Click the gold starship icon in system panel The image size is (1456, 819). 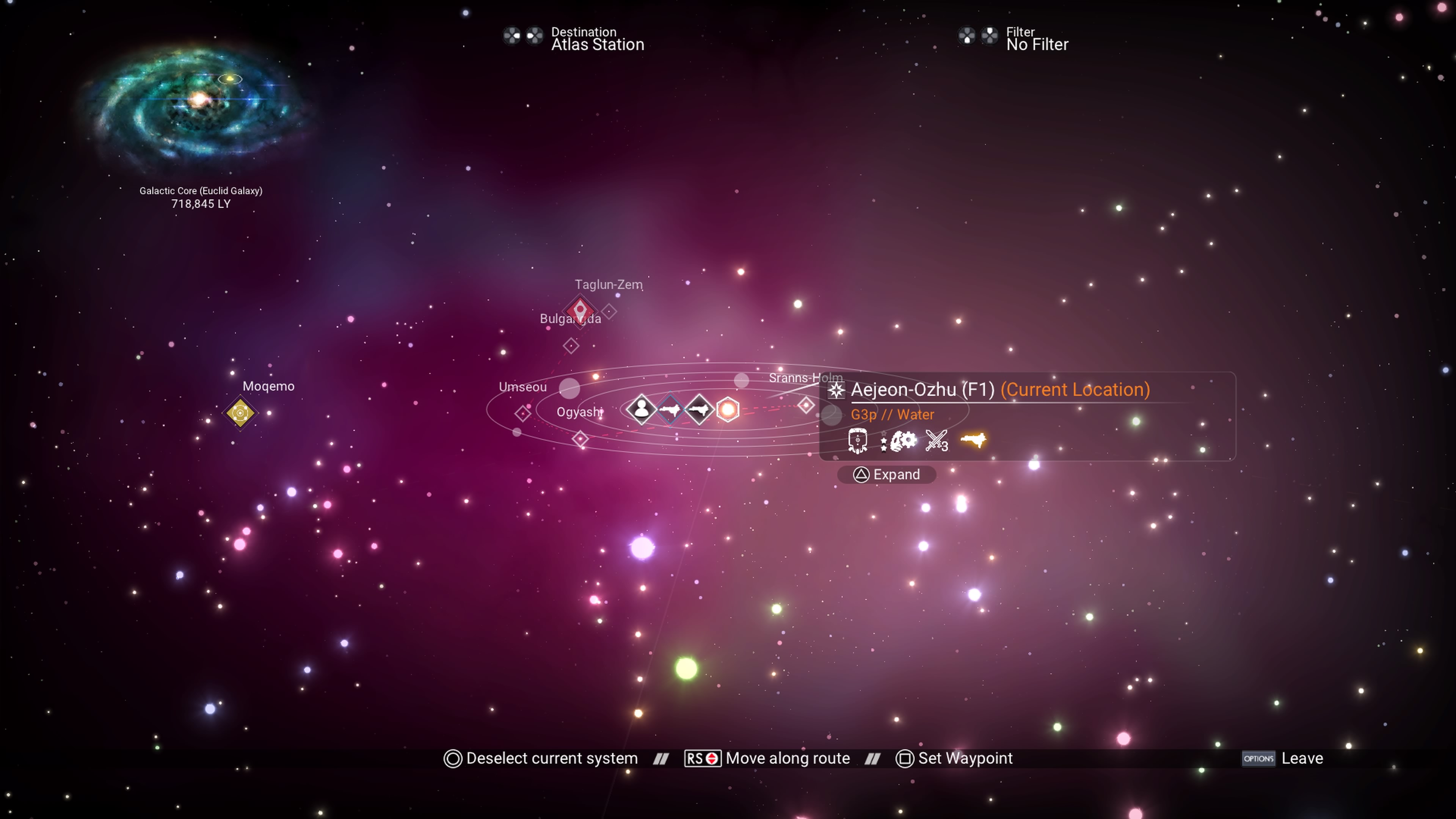973,440
